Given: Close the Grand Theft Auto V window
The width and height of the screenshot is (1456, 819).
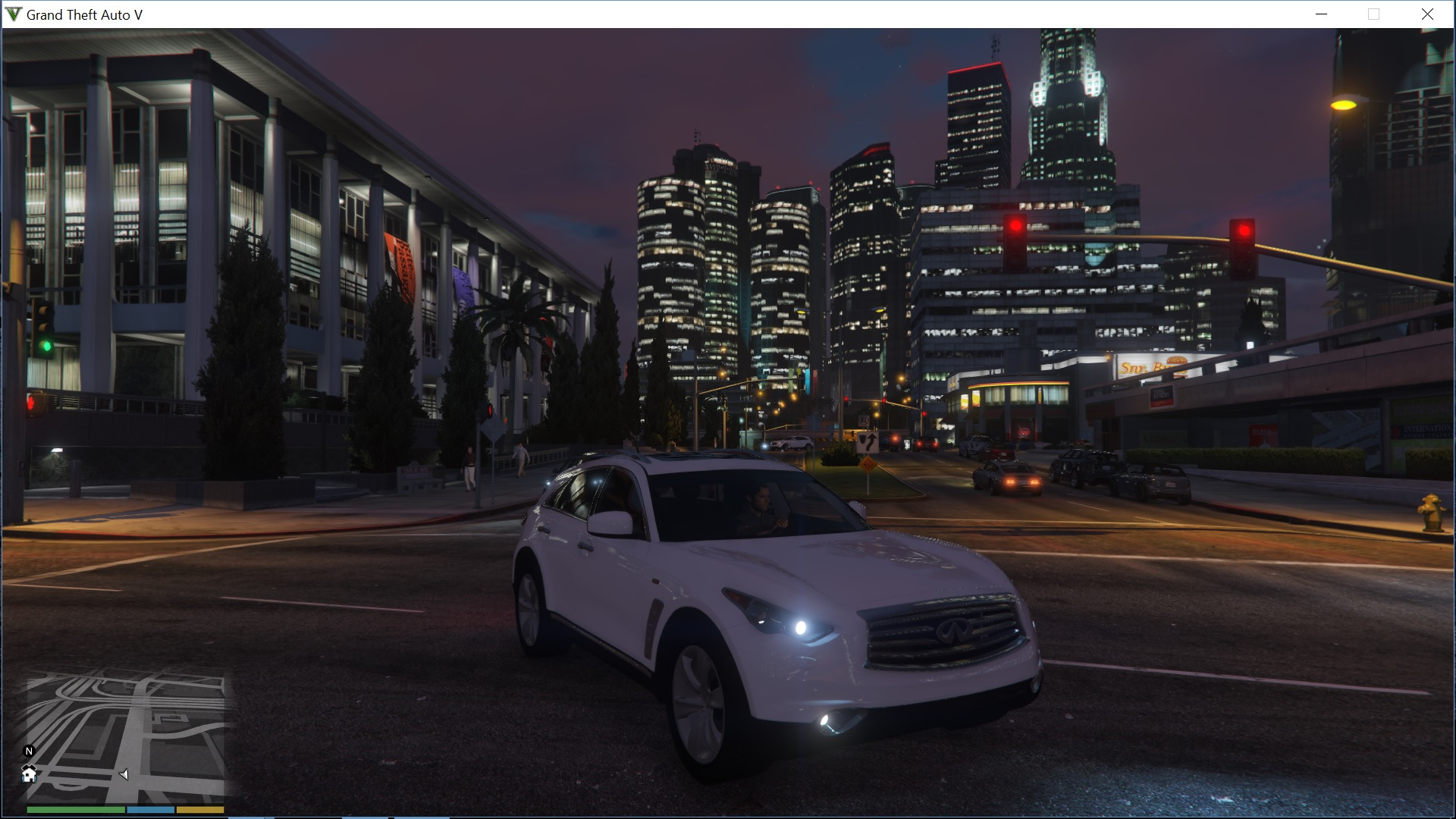Looking at the screenshot, I should pos(1427,14).
